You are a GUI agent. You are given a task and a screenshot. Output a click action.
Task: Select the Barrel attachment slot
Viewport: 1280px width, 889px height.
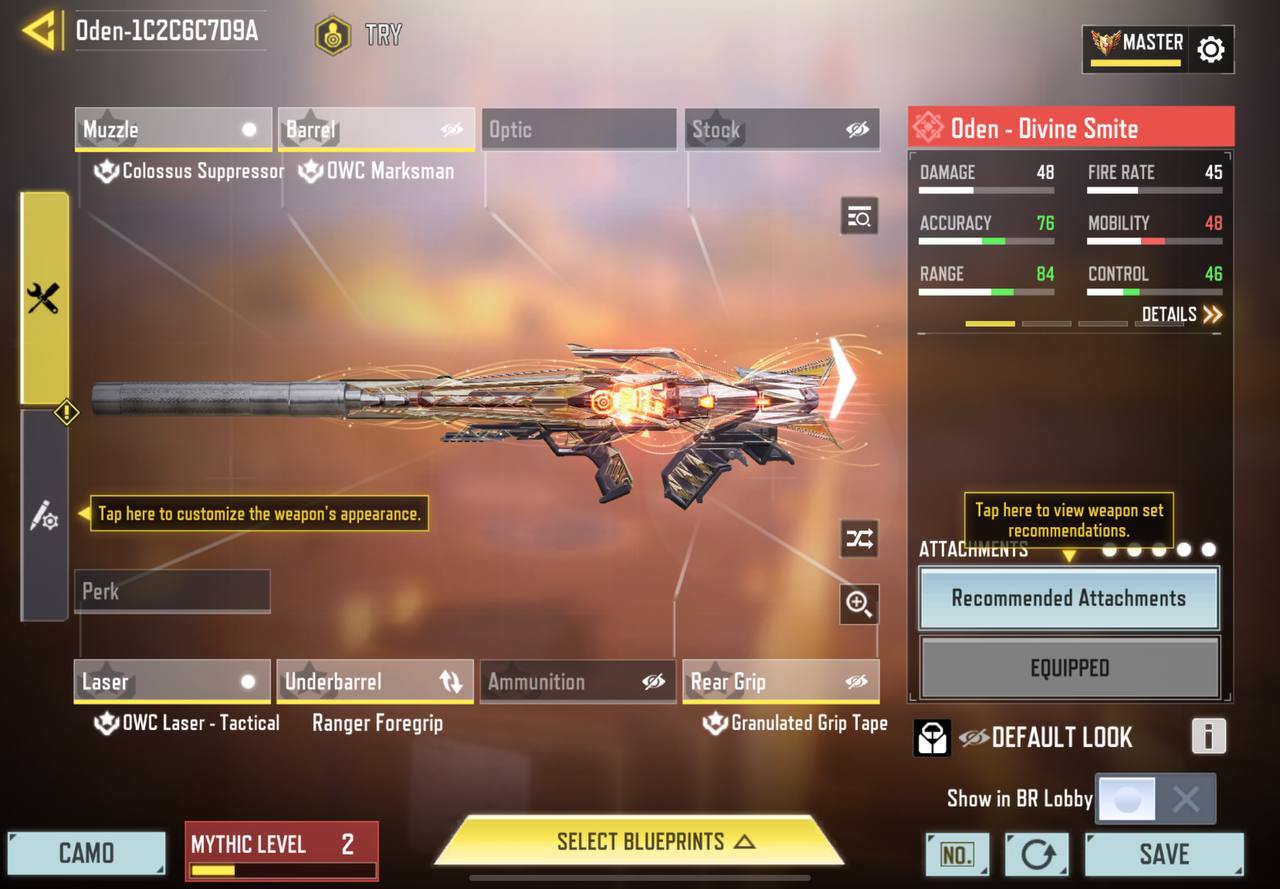pos(375,130)
